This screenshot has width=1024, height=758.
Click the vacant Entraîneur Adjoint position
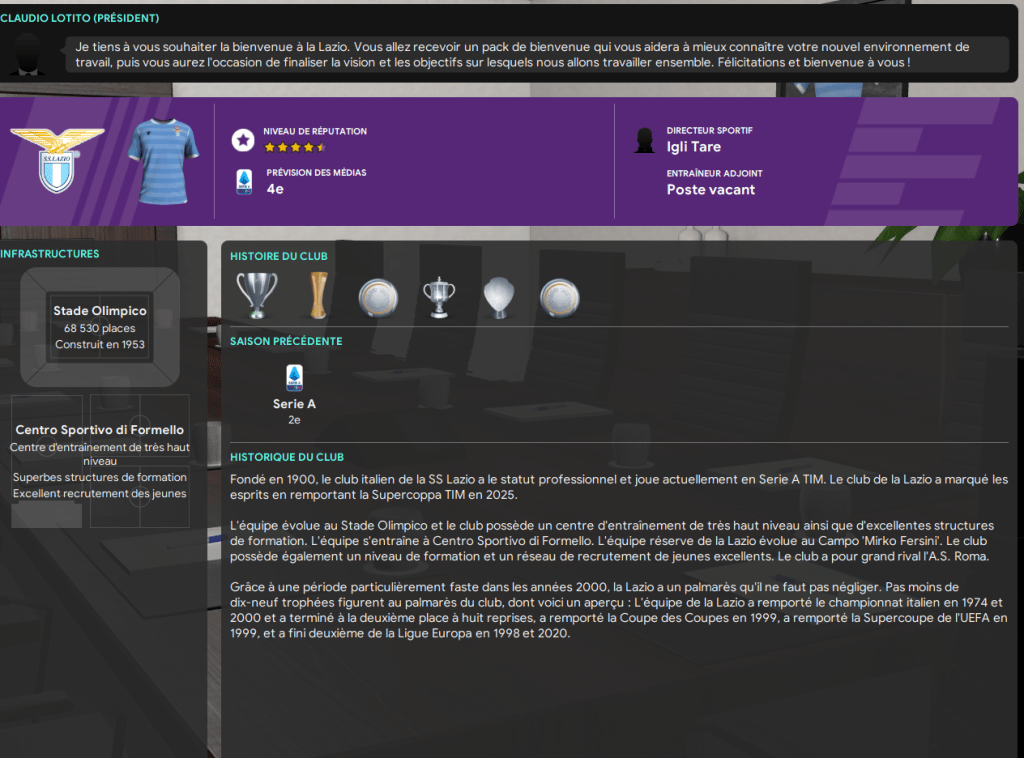[x=710, y=189]
